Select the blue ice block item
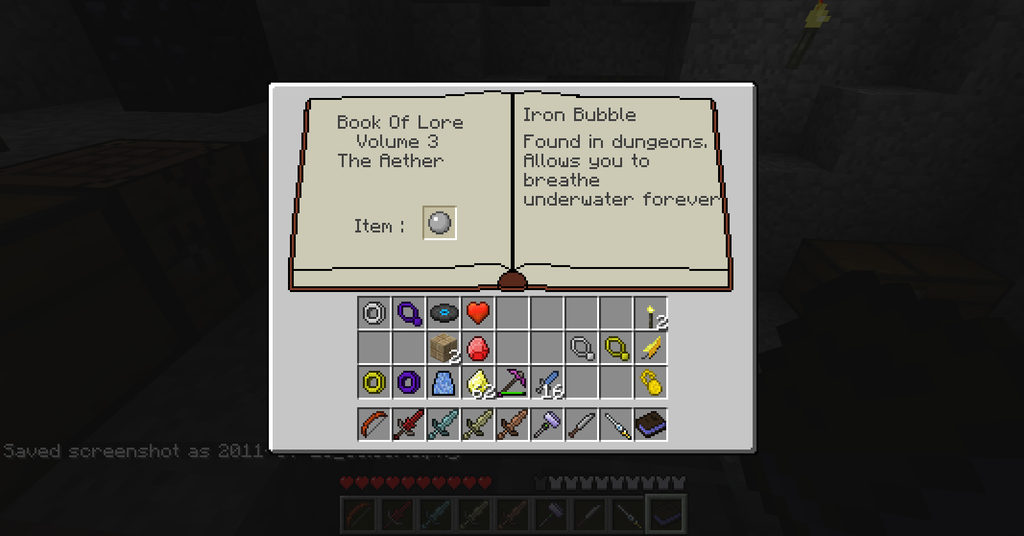1024x536 pixels. (443, 382)
